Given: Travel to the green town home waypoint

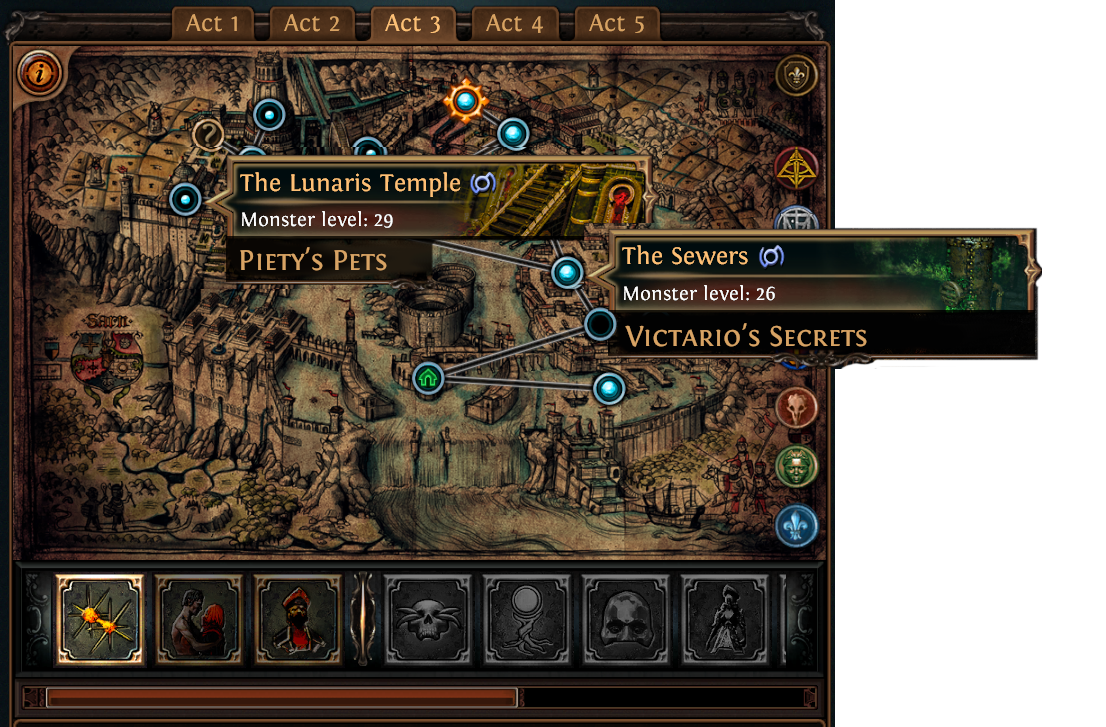Looking at the screenshot, I should coord(428,378).
